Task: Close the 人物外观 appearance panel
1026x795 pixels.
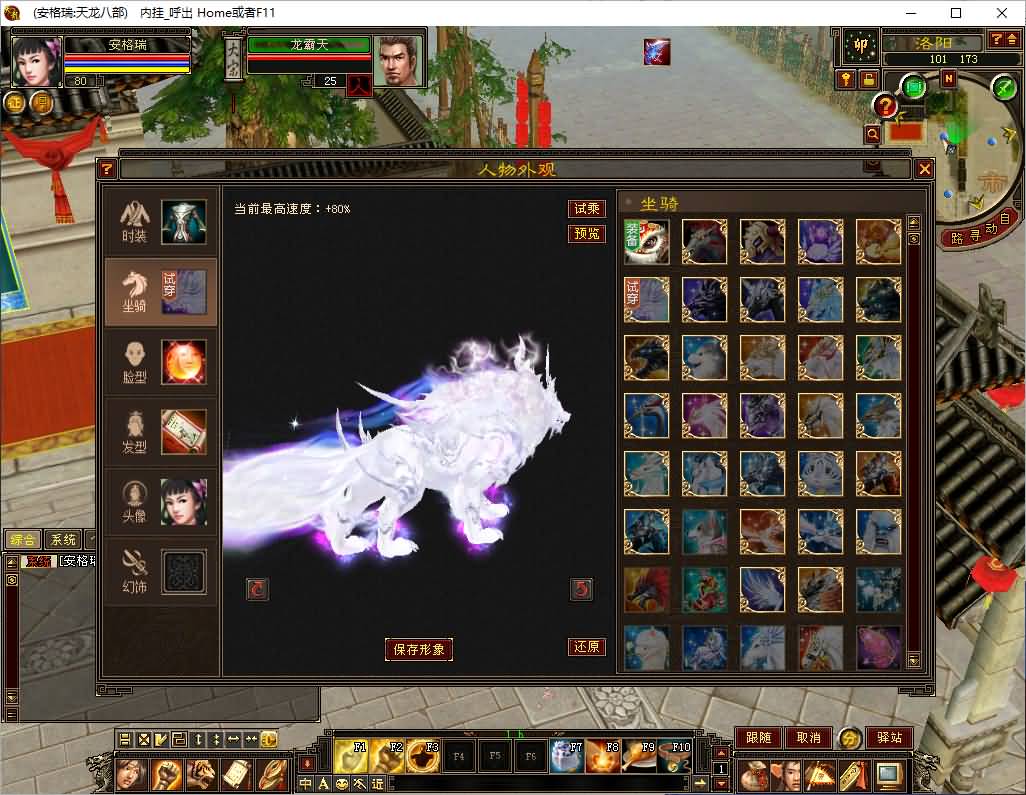Action: click(925, 169)
